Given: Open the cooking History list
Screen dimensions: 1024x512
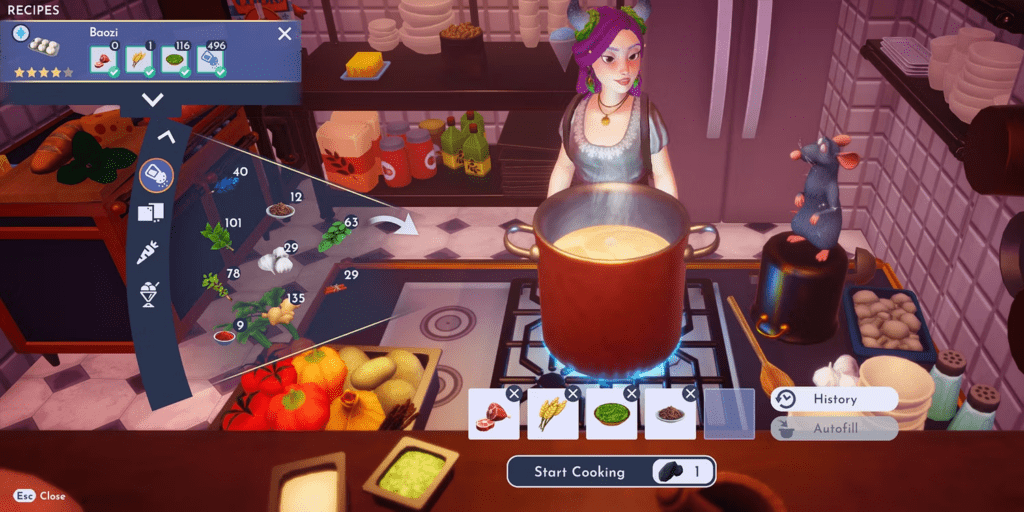Looking at the screenshot, I should tap(834, 399).
